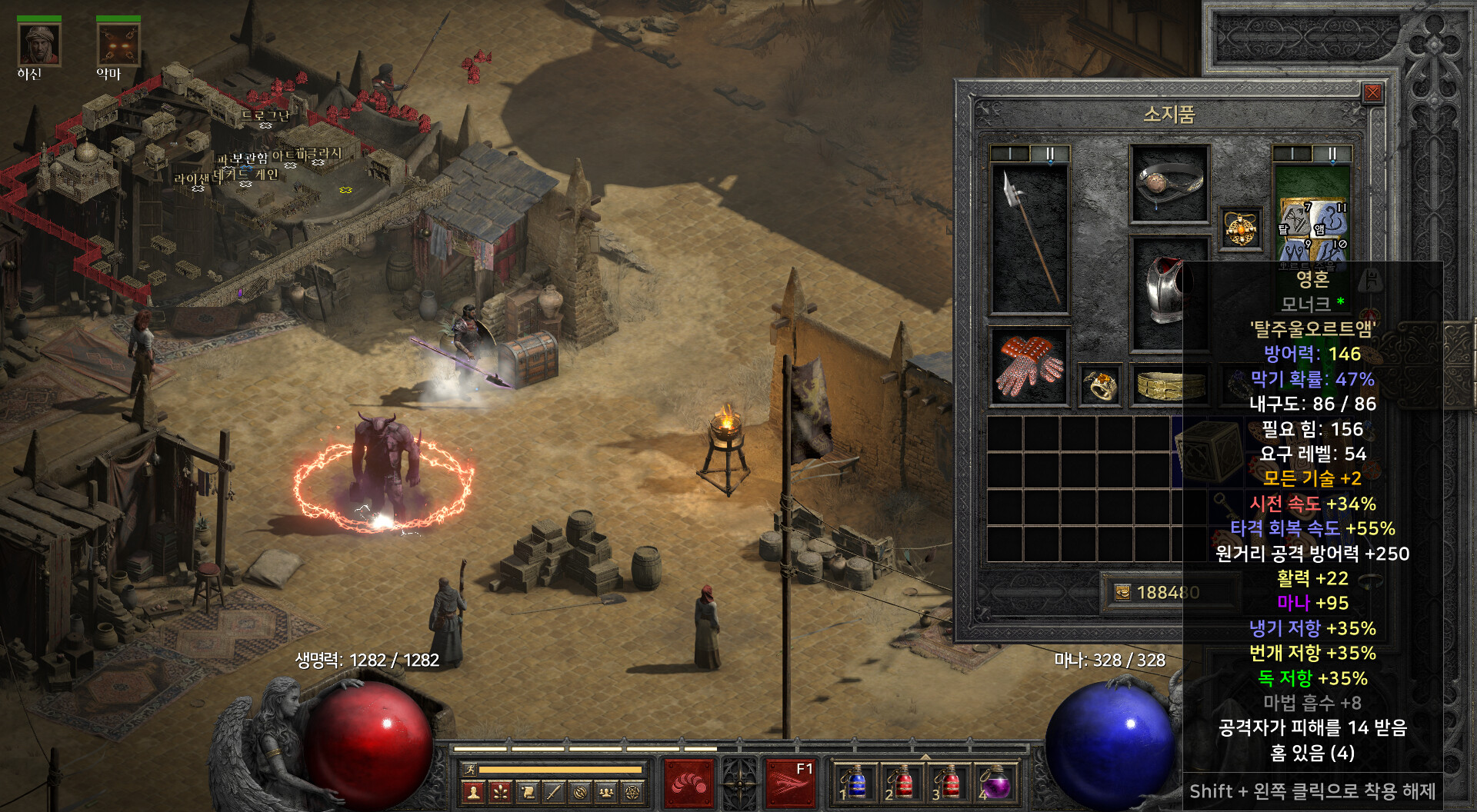Viewport: 1477px width, 812px height.
Task: Open the left-click skill selector with crescent icon
Action: 688,784
